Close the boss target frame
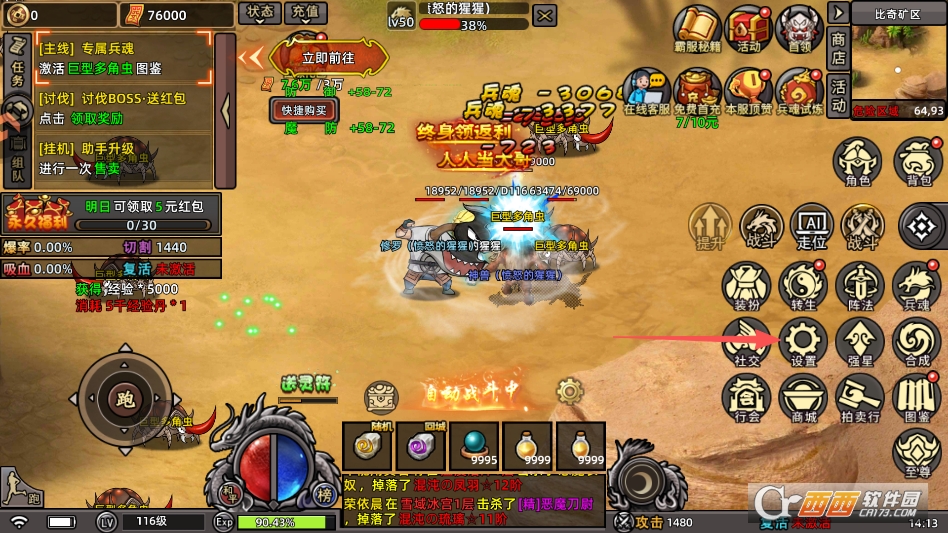948x533 pixels. tap(544, 16)
